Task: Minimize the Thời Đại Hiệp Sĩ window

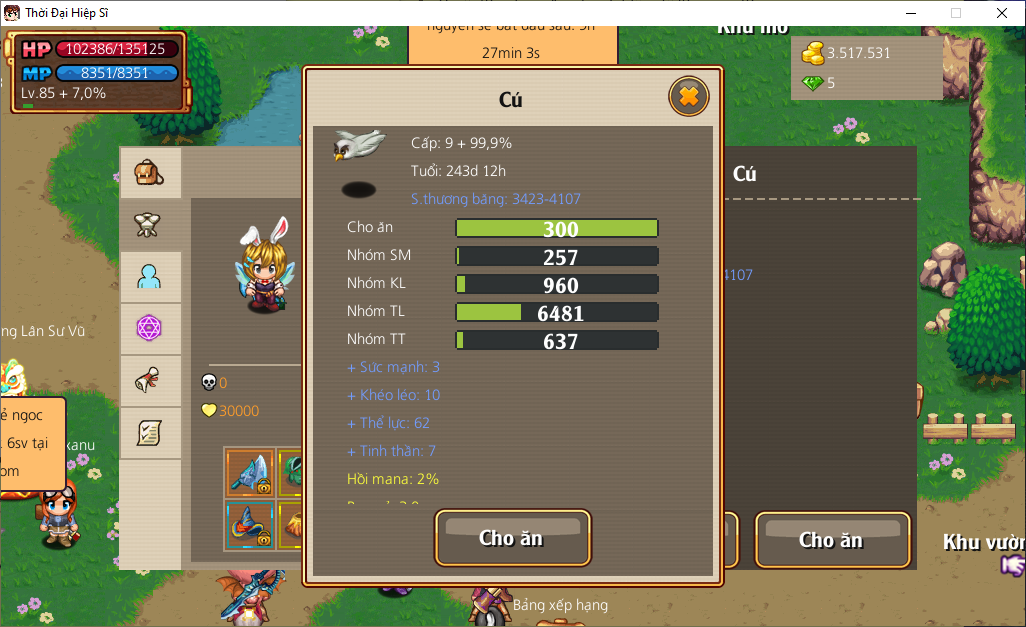Action: (911, 13)
